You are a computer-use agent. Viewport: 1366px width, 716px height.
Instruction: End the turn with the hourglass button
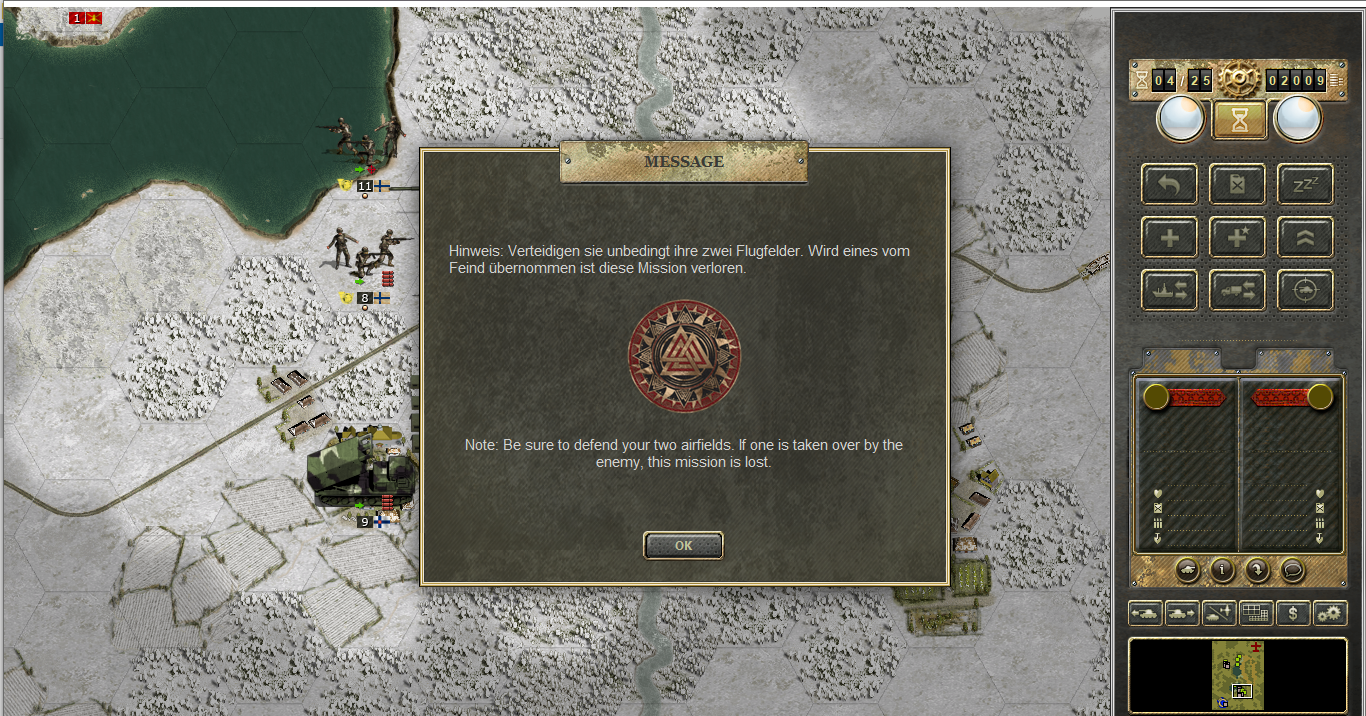[1240, 120]
